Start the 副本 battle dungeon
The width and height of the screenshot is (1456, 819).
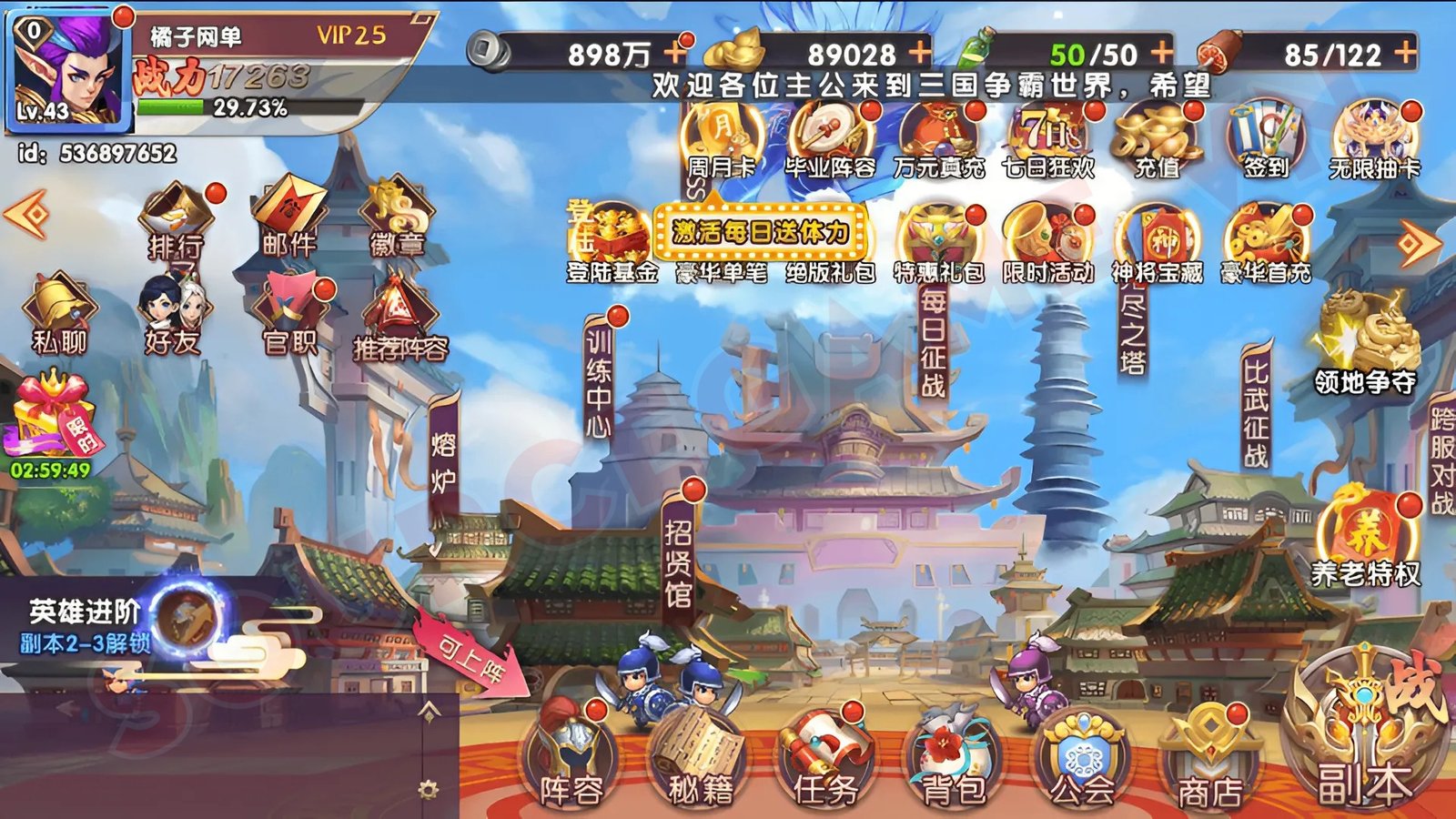(1364, 737)
